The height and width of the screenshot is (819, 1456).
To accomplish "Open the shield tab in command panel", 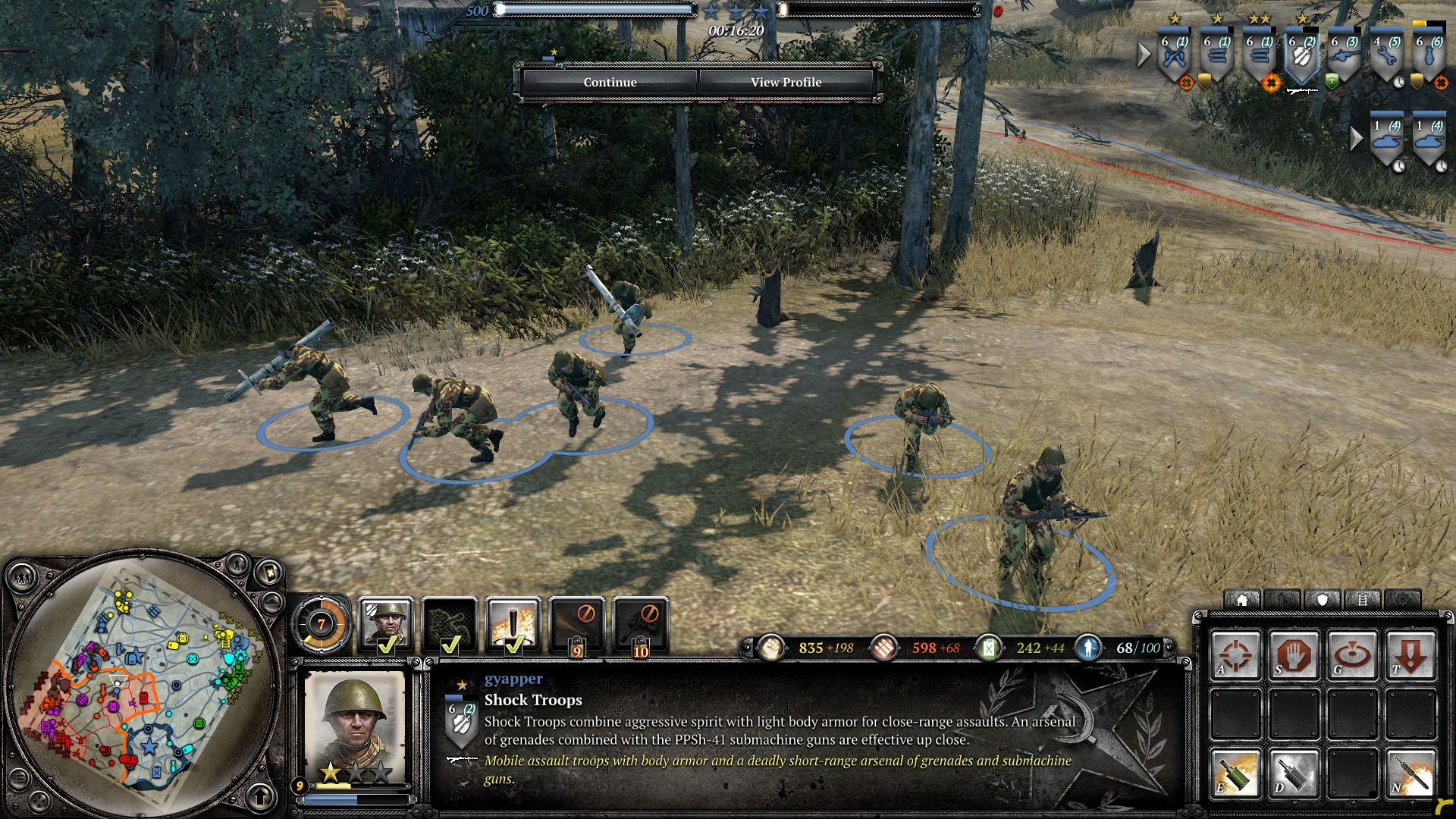I will [1323, 600].
